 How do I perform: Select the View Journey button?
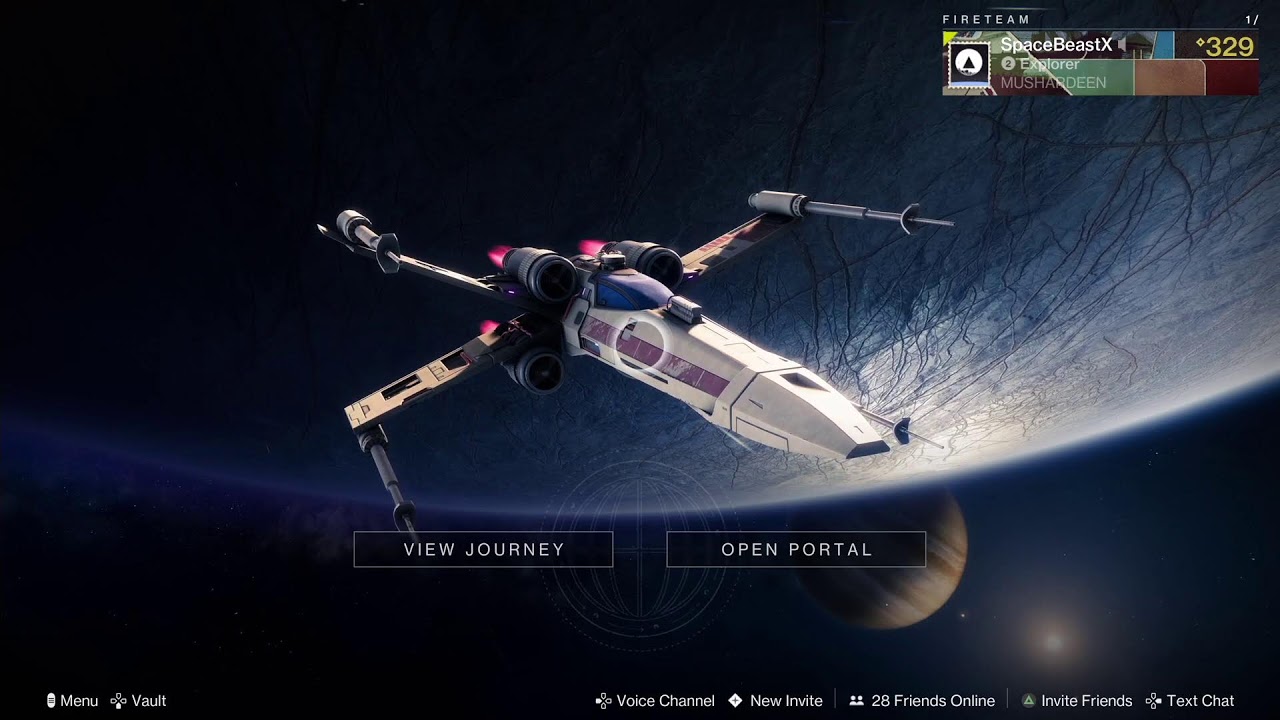pyautogui.click(x=483, y=549)
